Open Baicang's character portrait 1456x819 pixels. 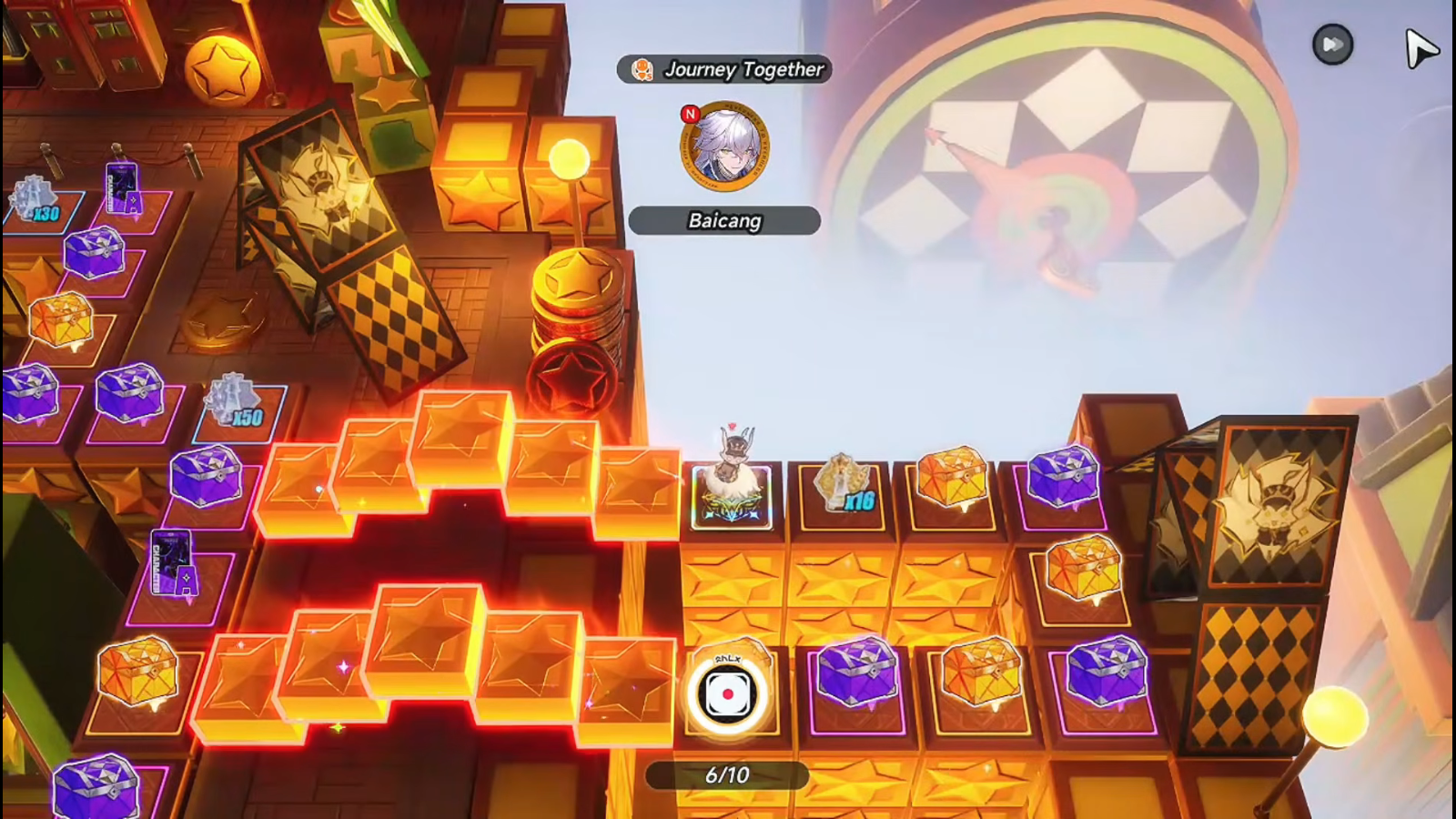pyautogui.click(x=724, y=147)
